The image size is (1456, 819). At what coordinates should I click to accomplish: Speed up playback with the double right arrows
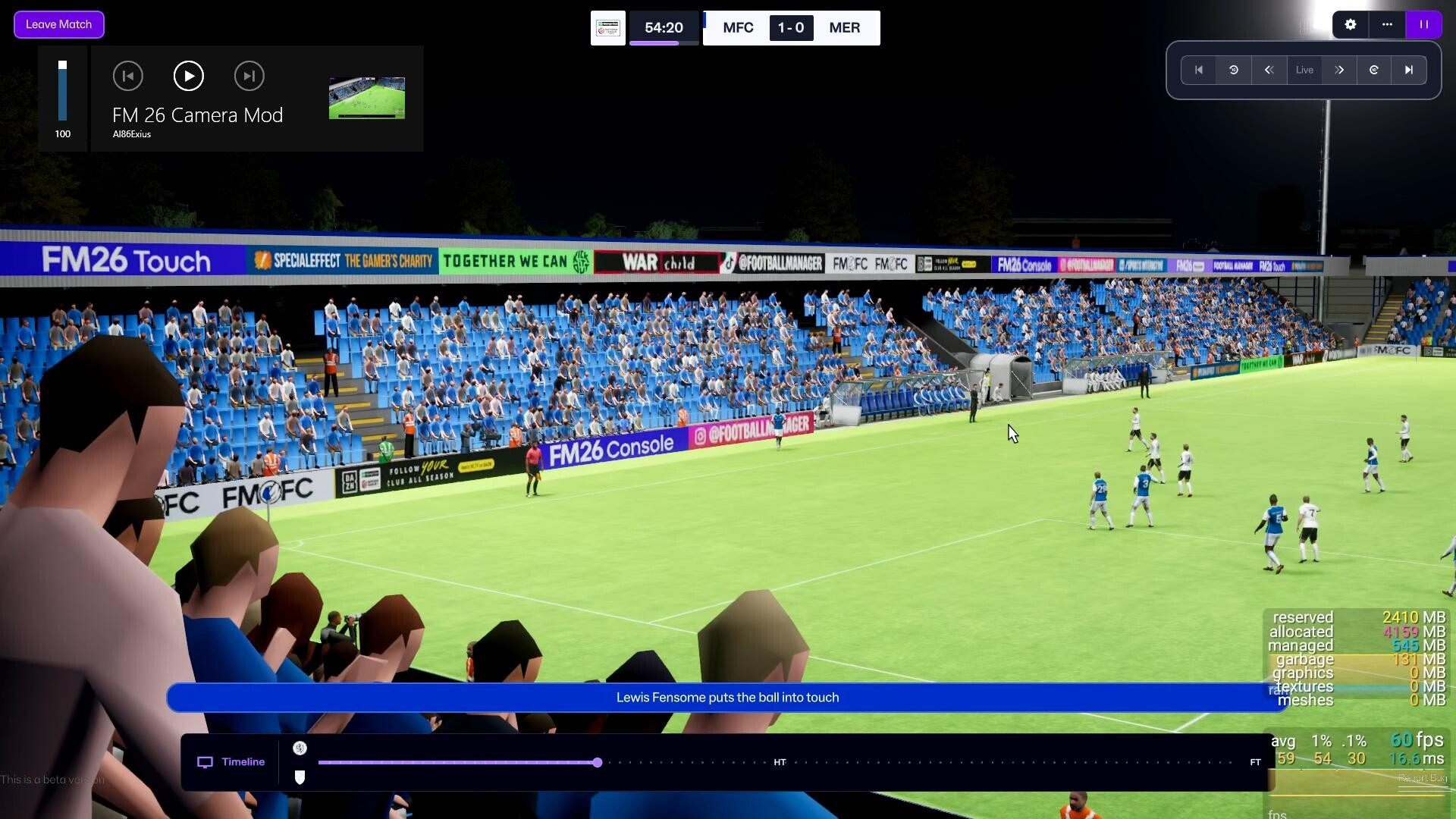[x=1339, y=70]
